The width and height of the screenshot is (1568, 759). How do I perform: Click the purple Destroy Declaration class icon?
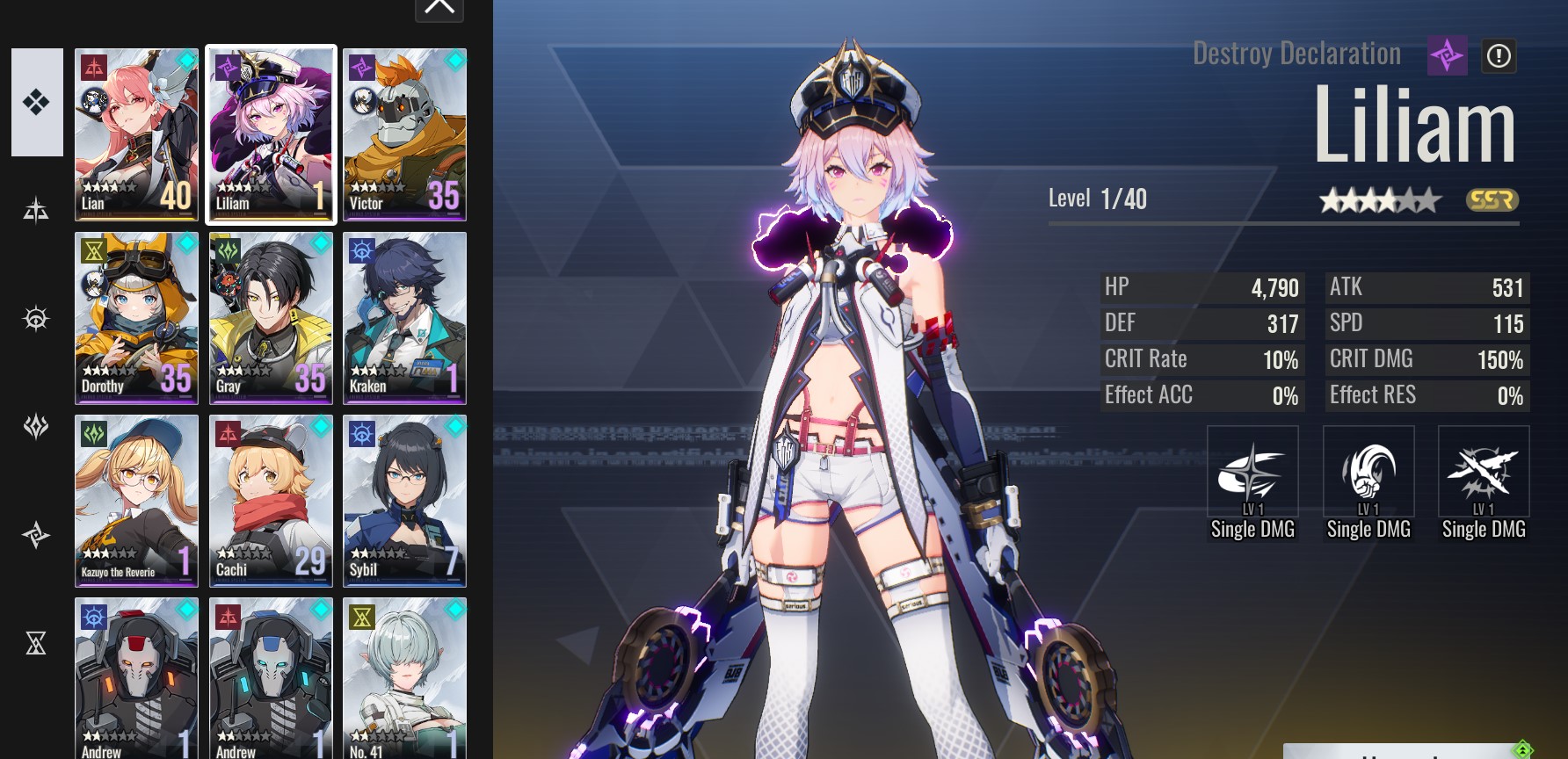coord(1447,56)
